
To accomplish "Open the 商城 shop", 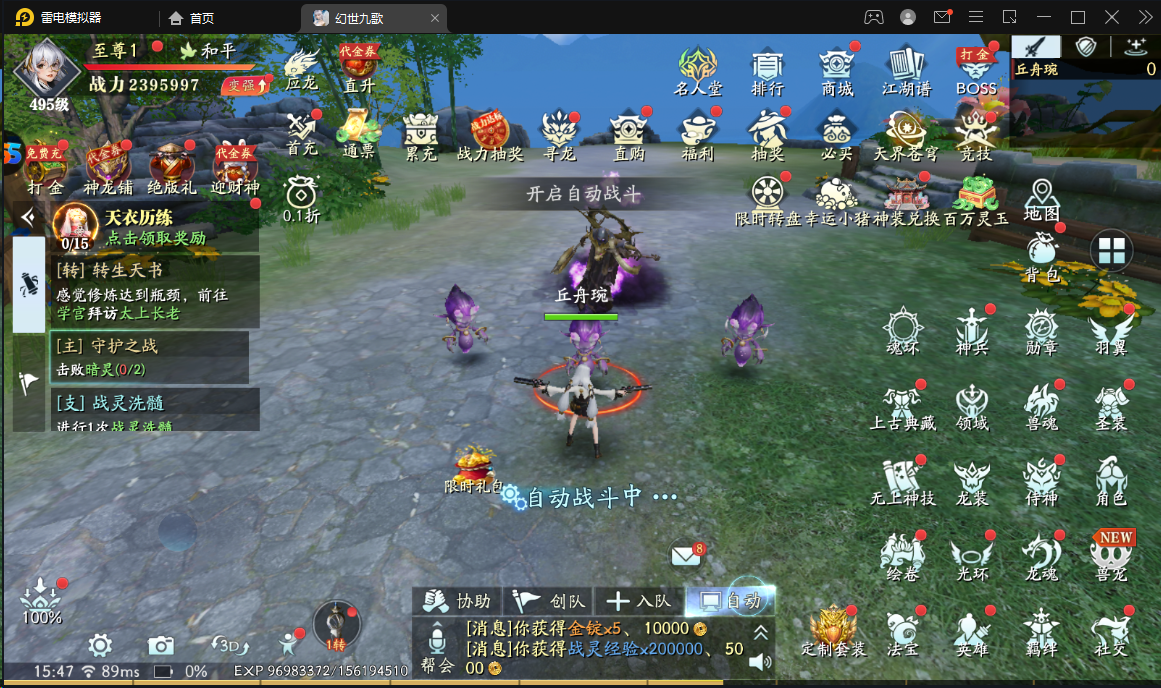I will click(837, 70).
